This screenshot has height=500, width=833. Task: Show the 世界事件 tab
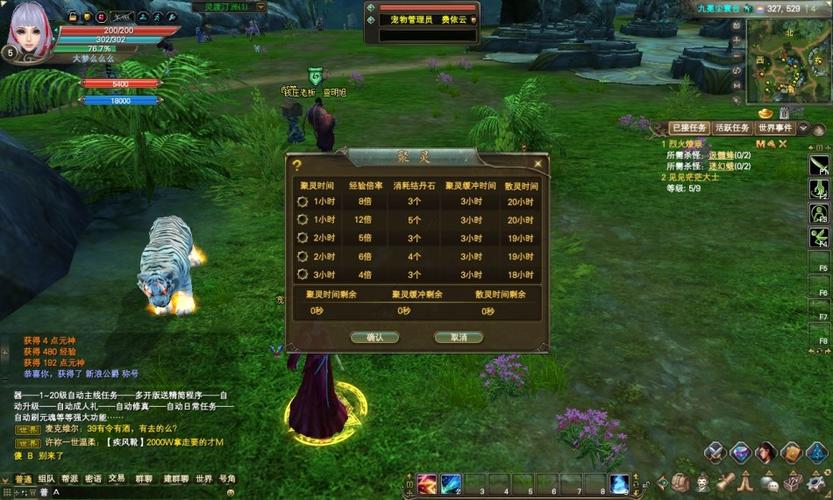pyautogui.click(x=775, y=128)
